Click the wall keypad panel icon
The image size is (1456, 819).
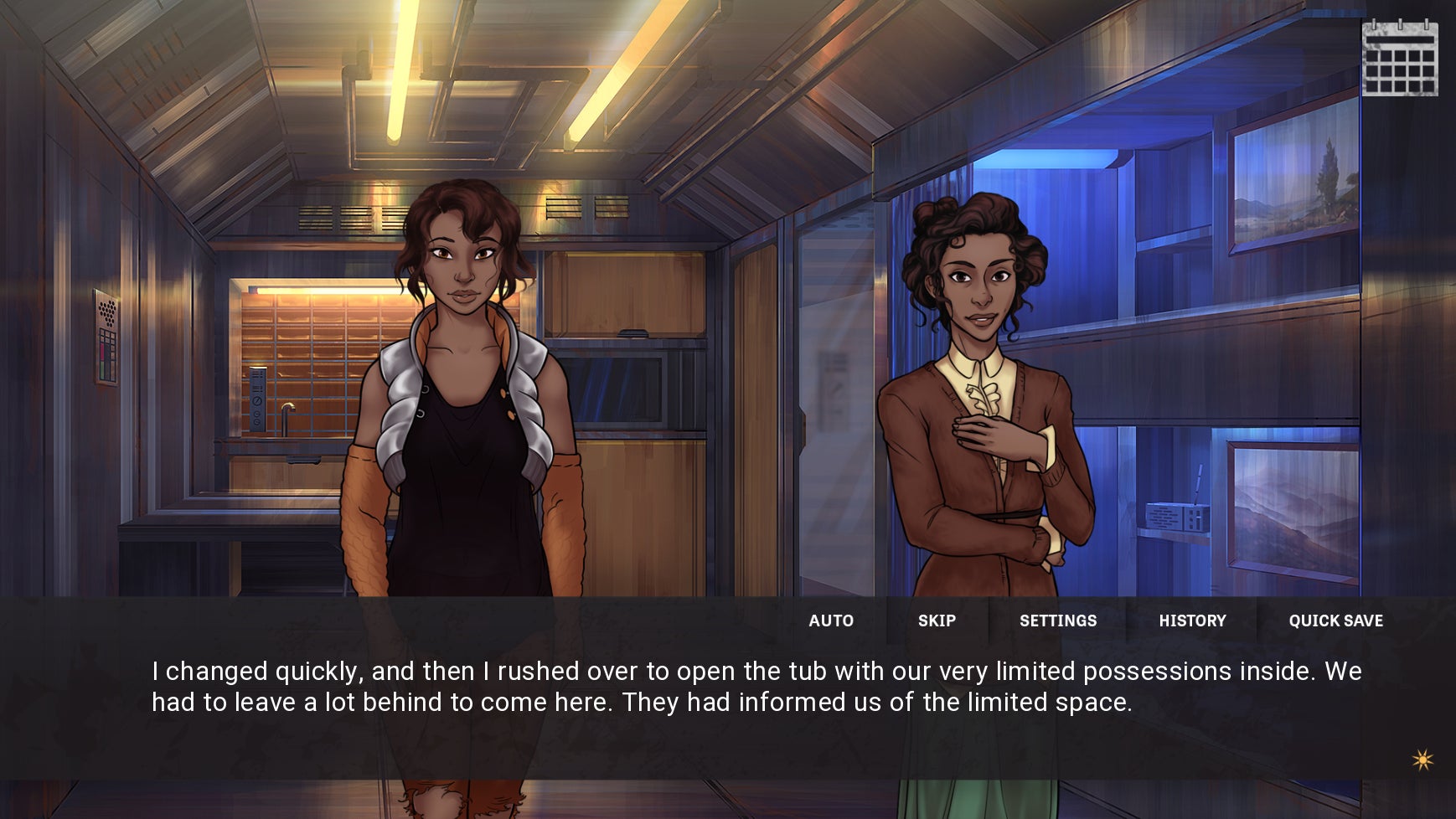point(105,335)
